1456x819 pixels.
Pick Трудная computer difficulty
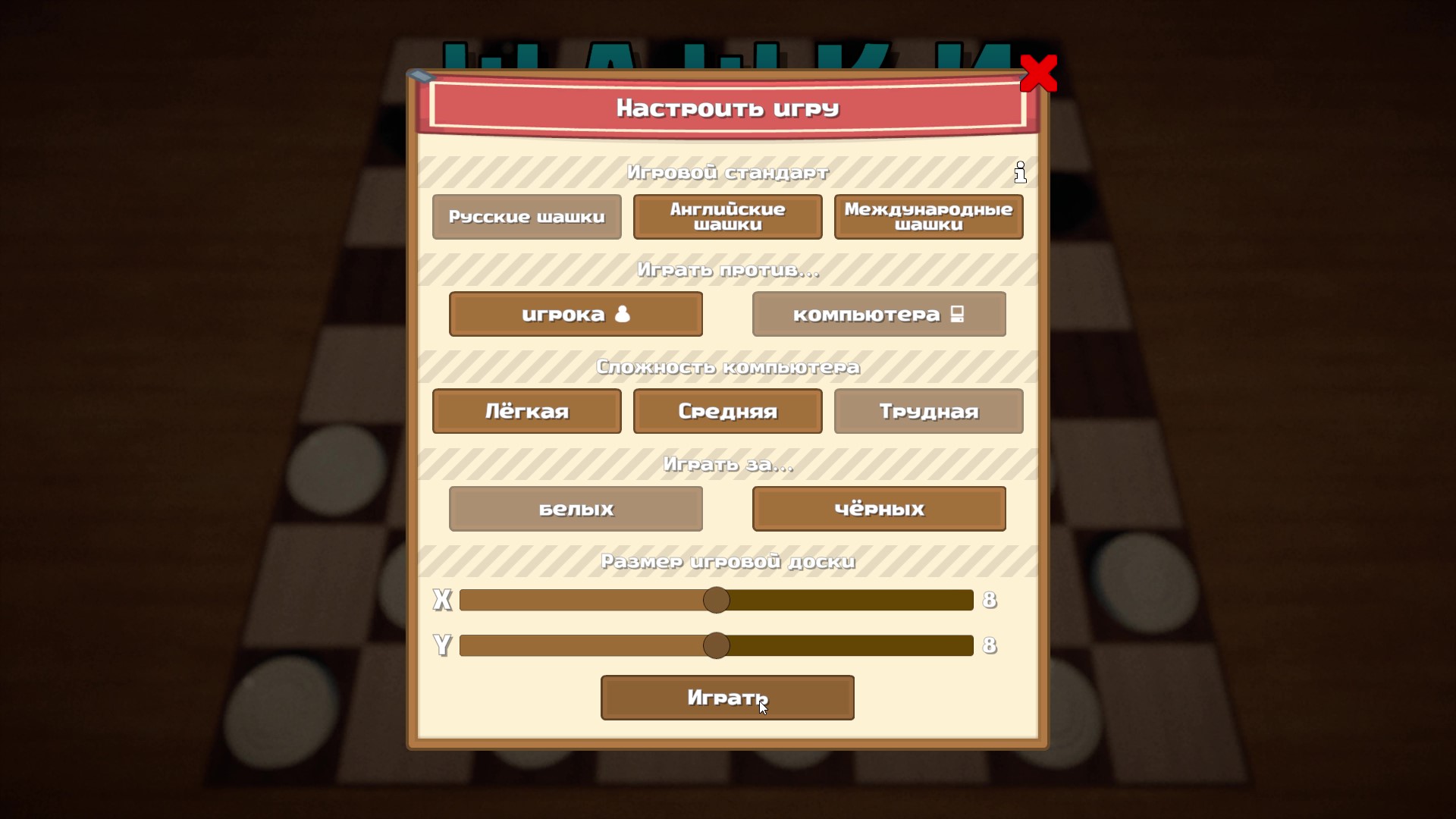click(928, 411)
